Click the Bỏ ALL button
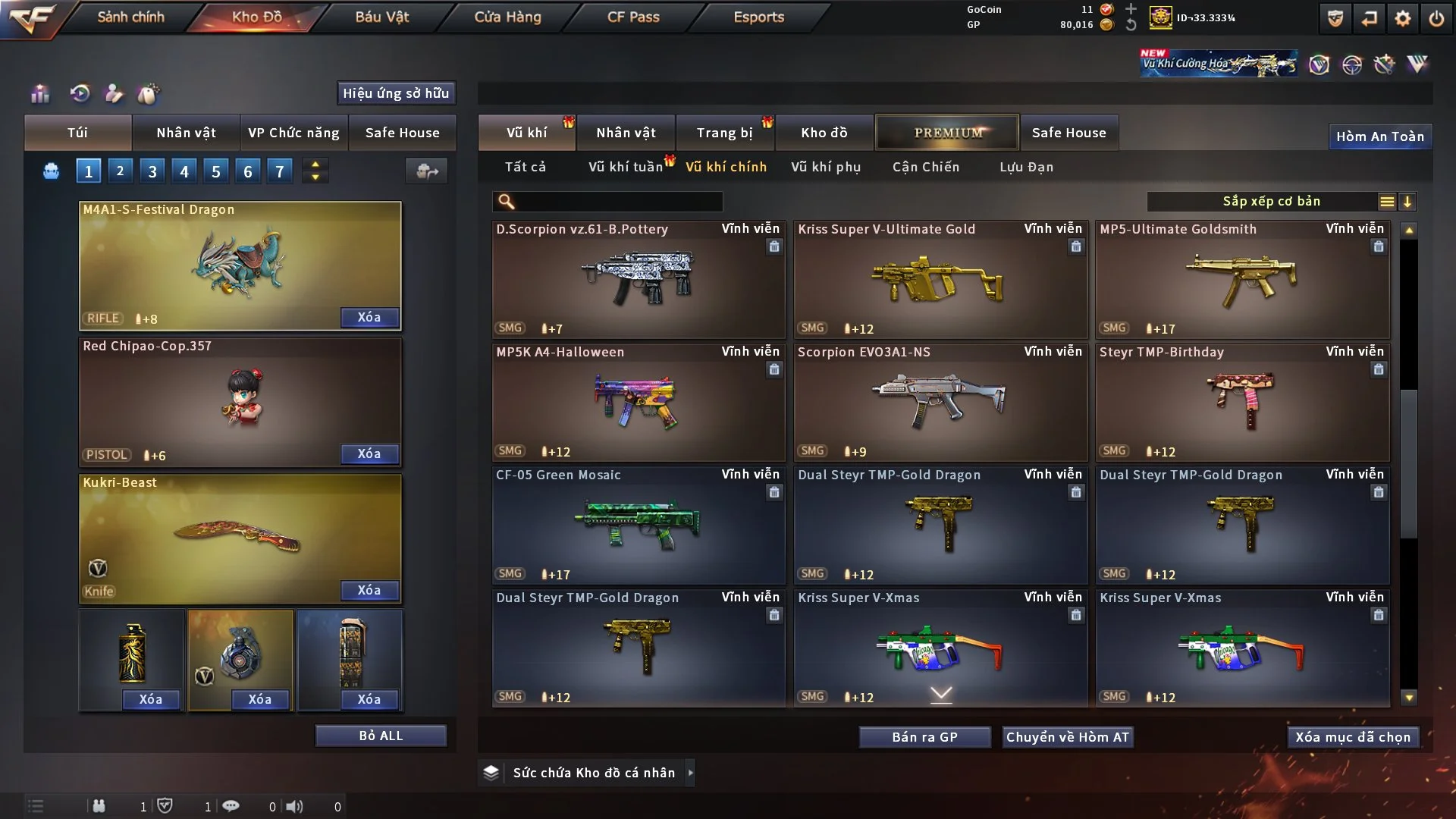Screen dimensions: 1456x819 coord(381,736)
